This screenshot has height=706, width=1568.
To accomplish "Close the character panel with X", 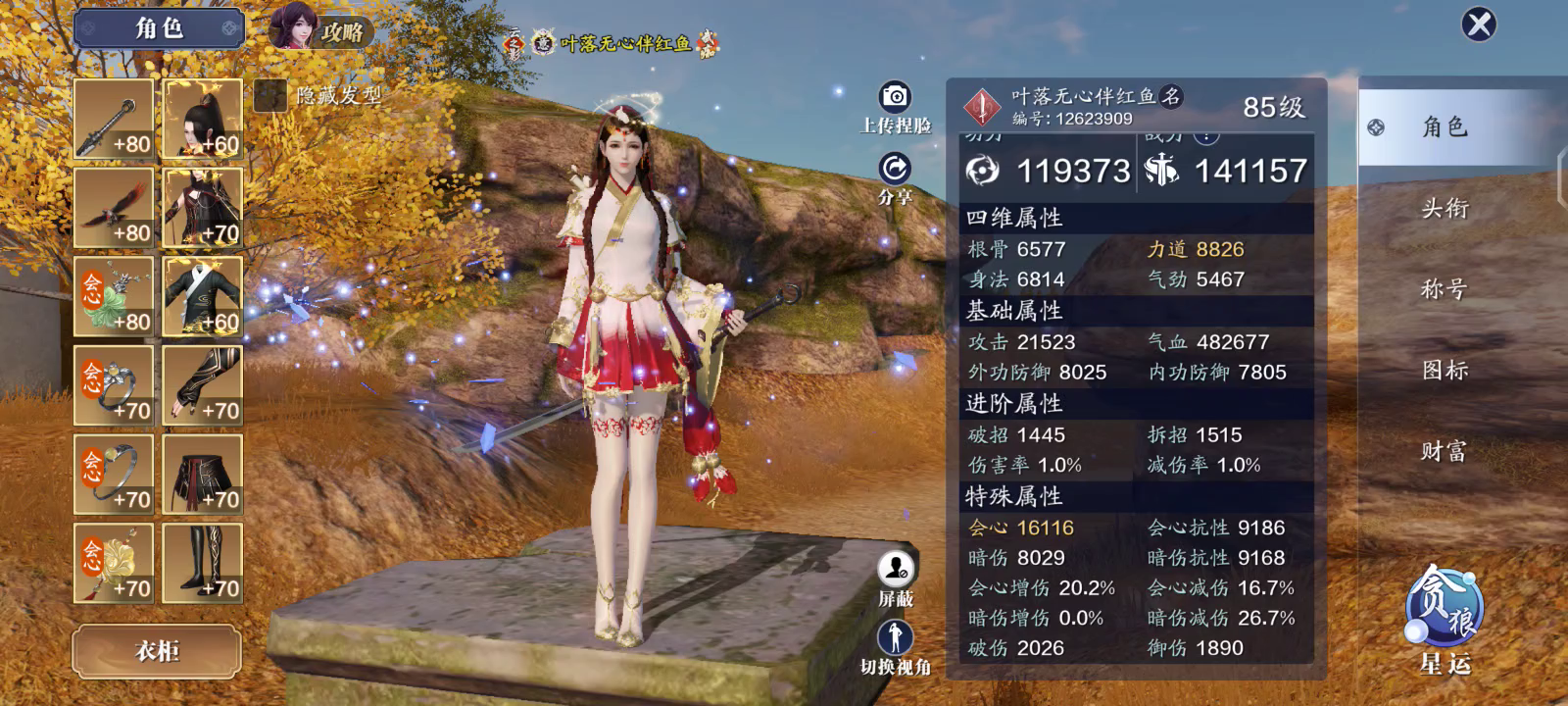I will [x=1479, y=24].
